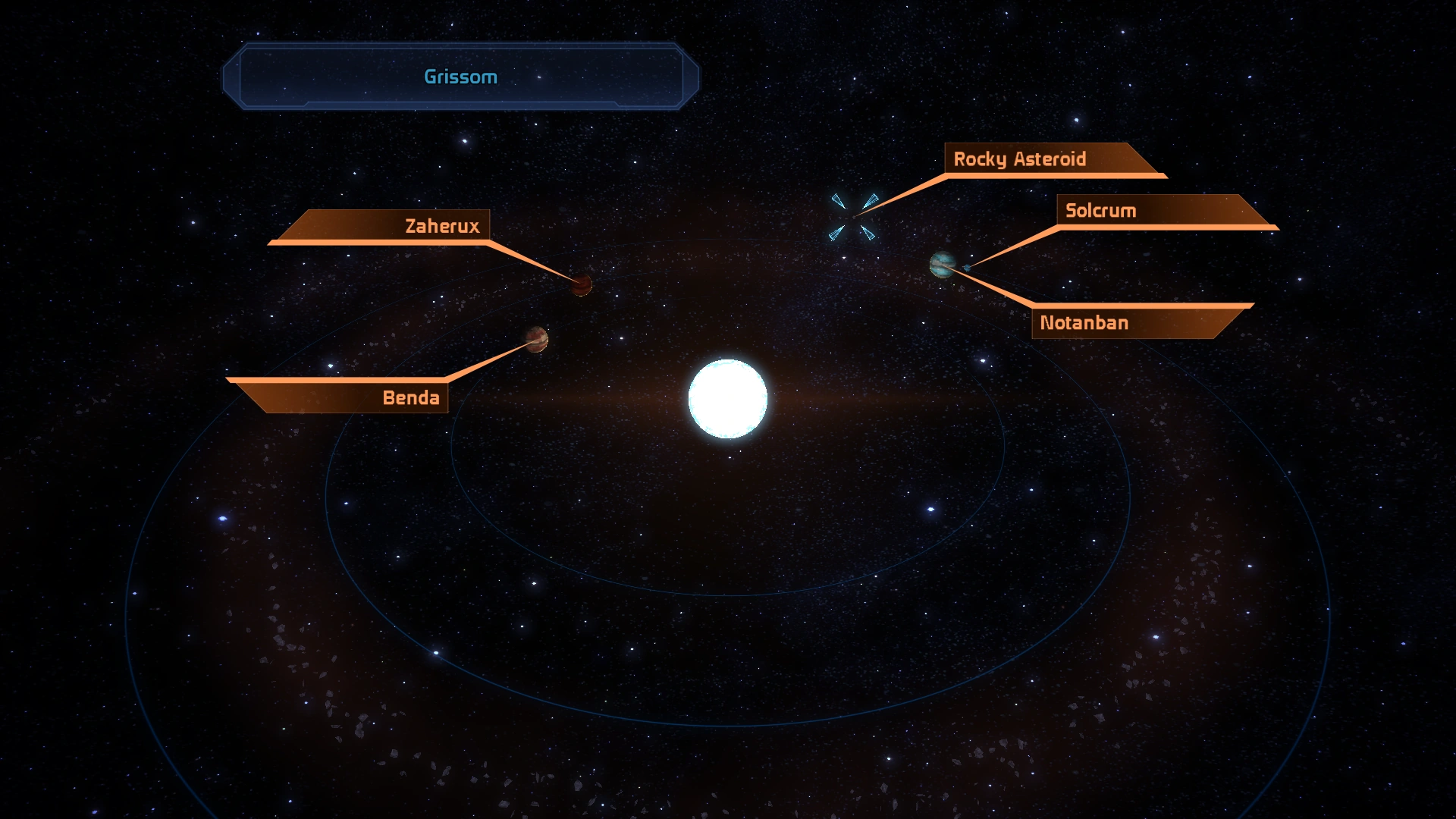Pick the Zaherux planet label
Viewport: 1456px width, 819px height.
click(442, 226)
